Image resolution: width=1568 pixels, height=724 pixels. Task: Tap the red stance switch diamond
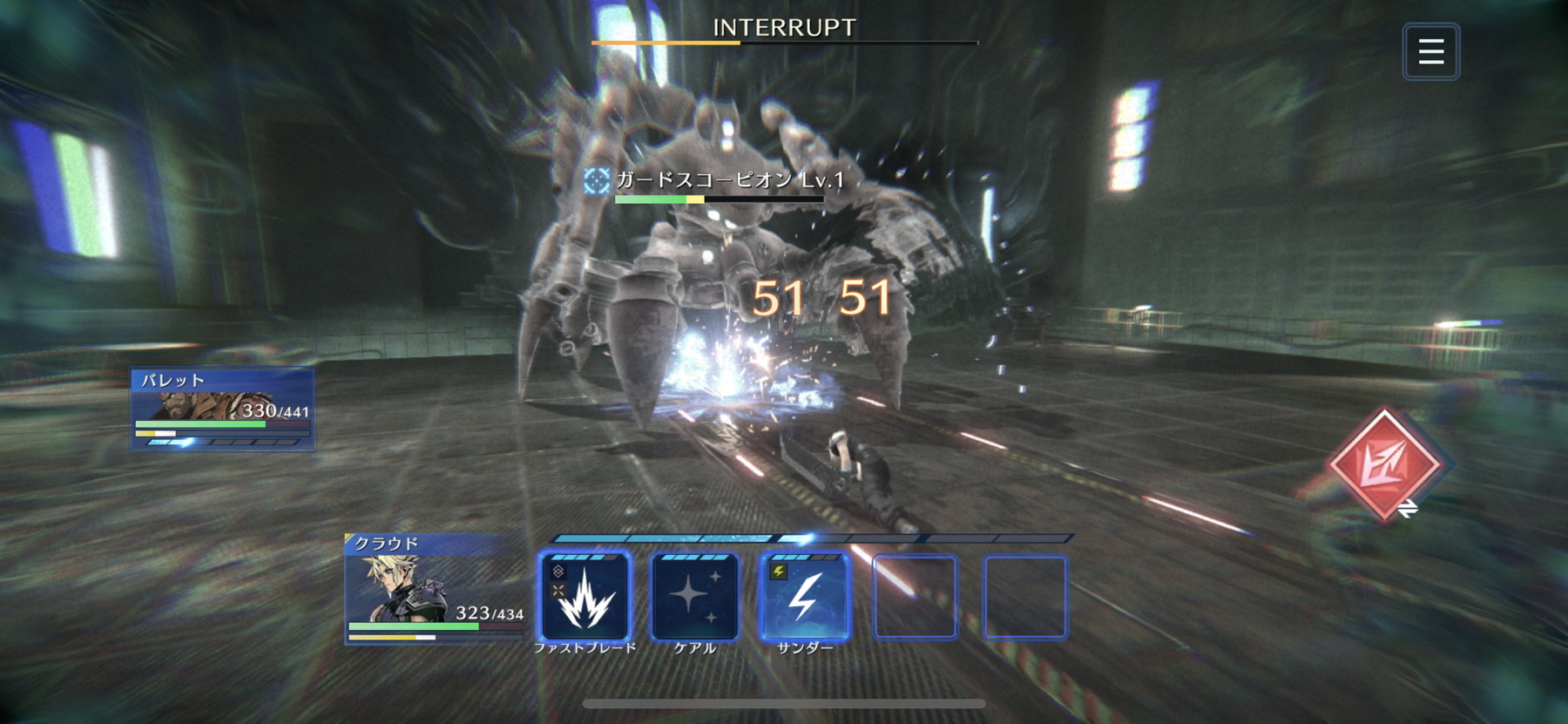(x=1383, y=464)
